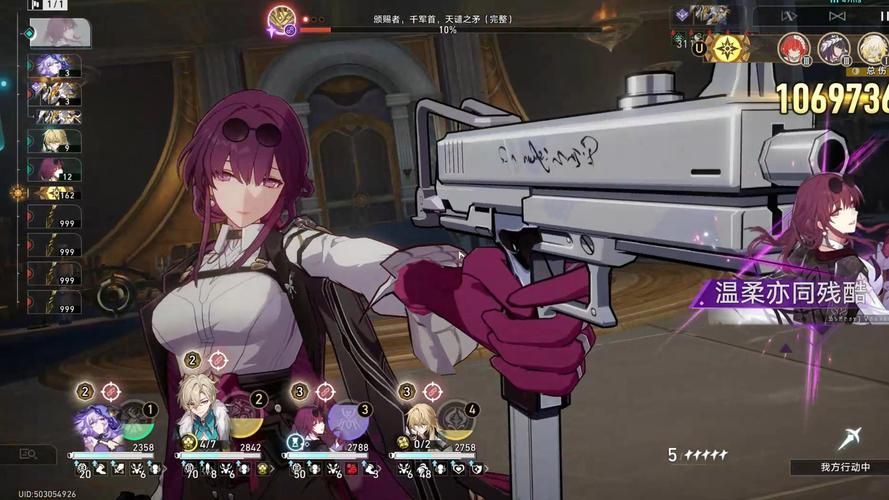Open the battle details magnifier button

28,455
